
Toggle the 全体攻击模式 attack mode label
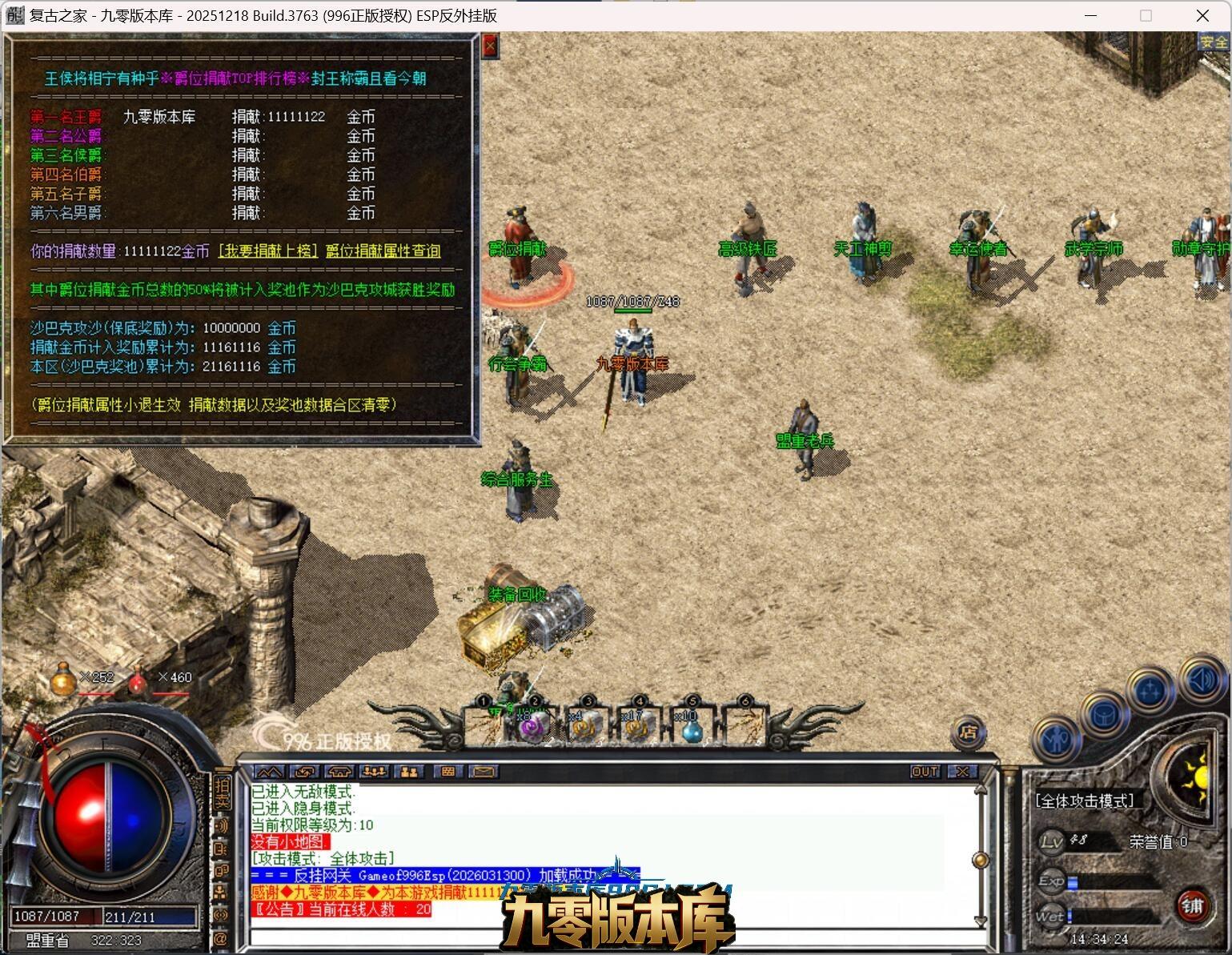pos(1085,801)
